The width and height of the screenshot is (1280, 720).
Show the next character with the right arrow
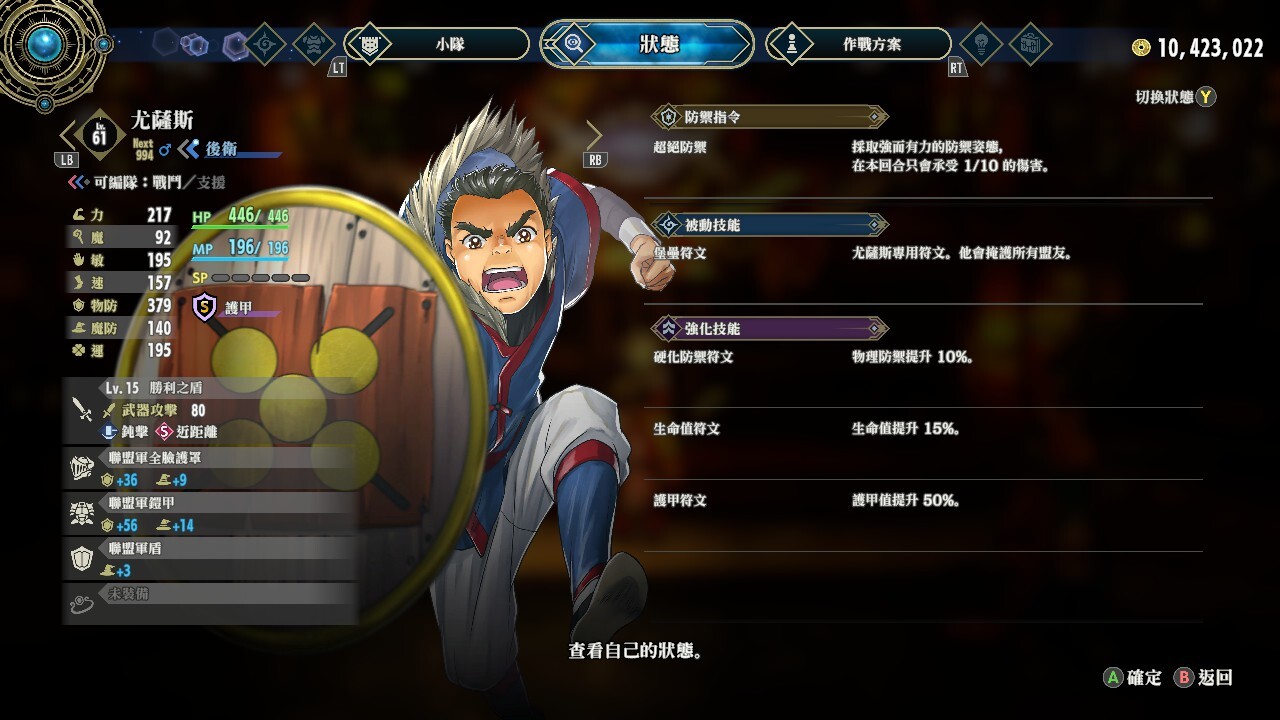tap(594, 134)
